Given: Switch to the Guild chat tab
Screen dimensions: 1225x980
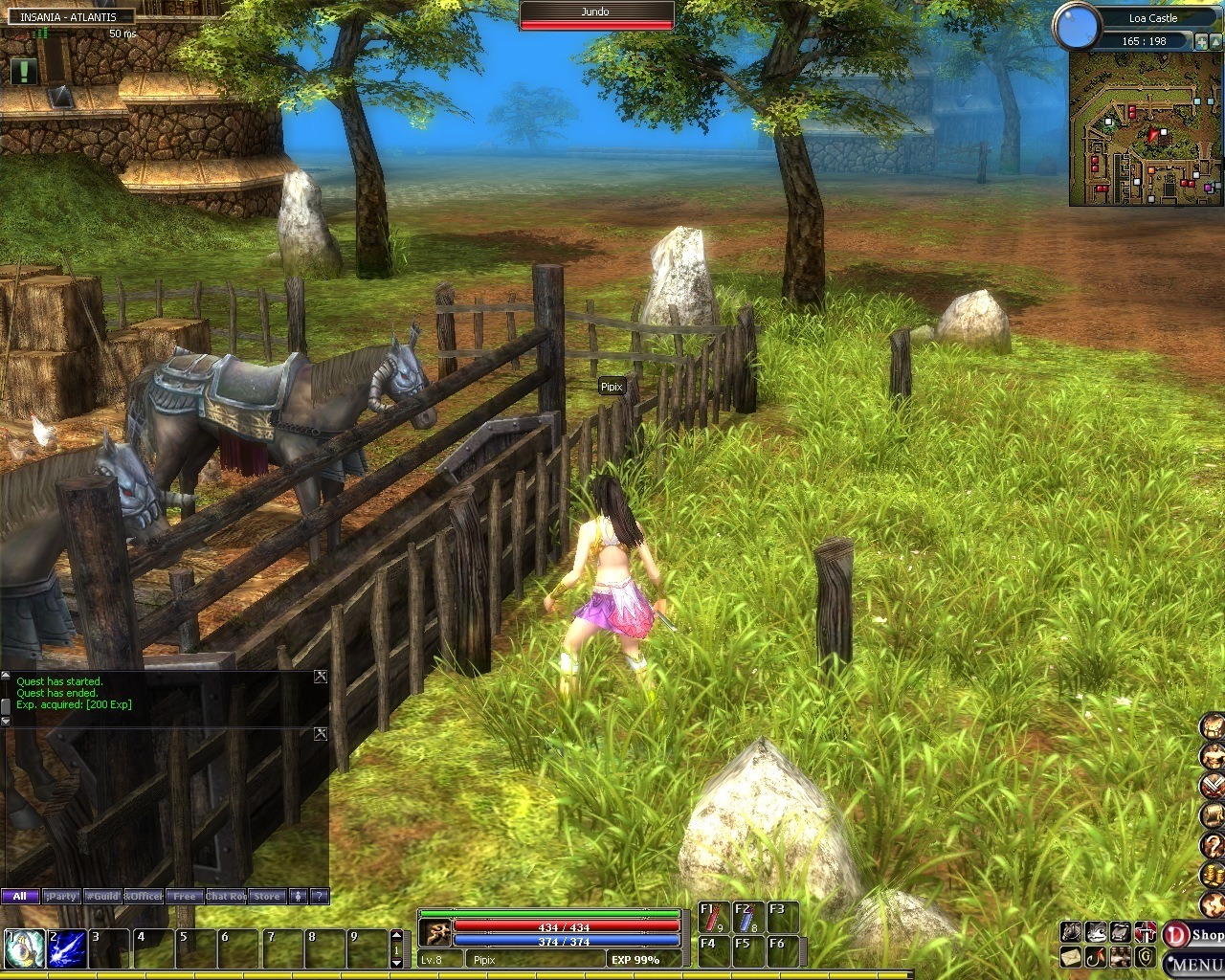Looking at the screenshot, I should point(101,897).
